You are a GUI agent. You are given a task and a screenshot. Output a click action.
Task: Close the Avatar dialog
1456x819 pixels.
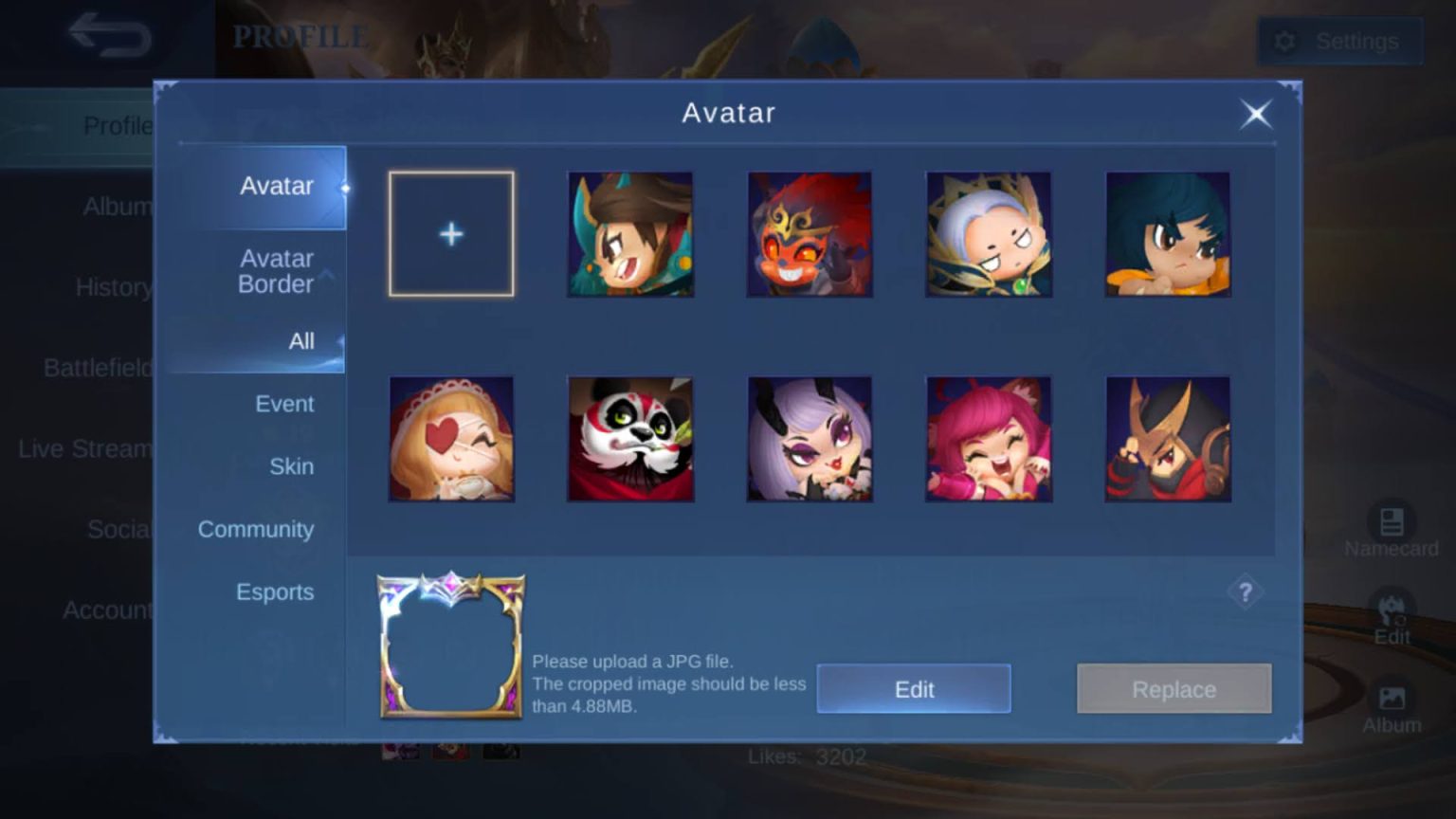[x=1256, y=114]
